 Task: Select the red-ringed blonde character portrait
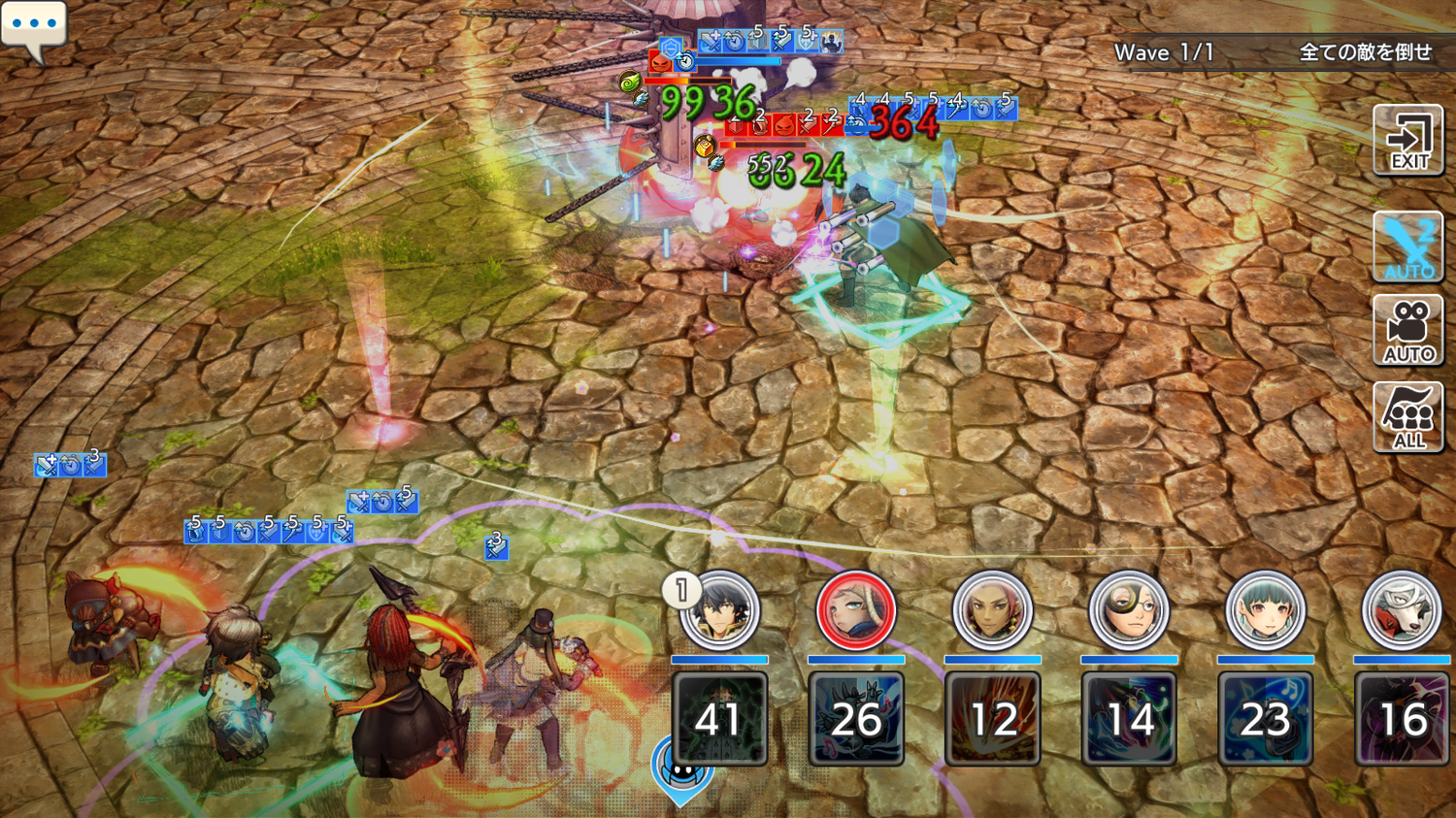click(855, 610)
